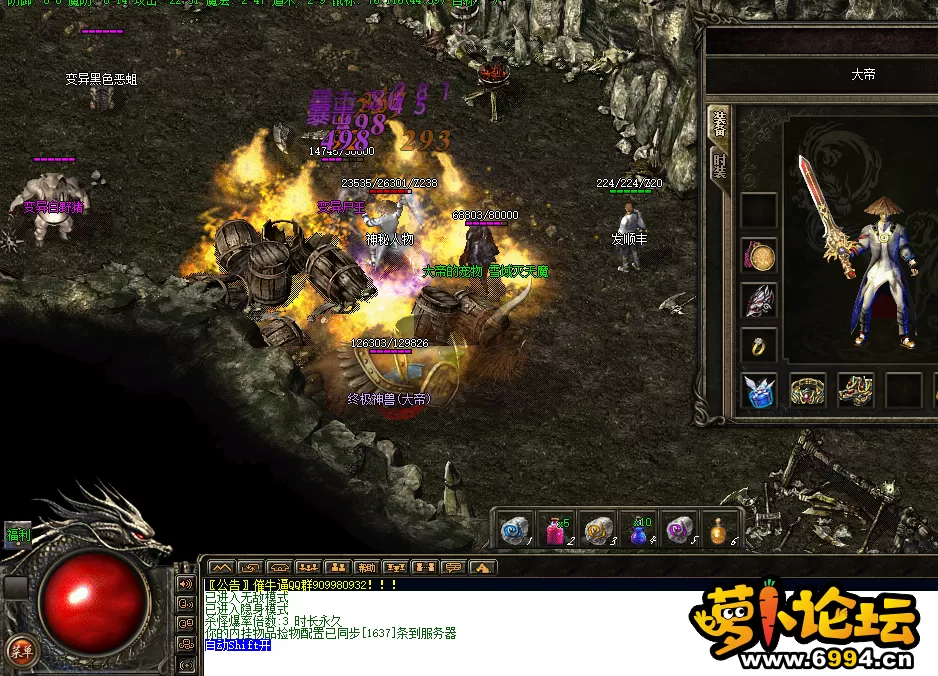Screen dimensions: 938x676
Task: Use the orange potion in hotbar slot 6
Action: (718, 530)
